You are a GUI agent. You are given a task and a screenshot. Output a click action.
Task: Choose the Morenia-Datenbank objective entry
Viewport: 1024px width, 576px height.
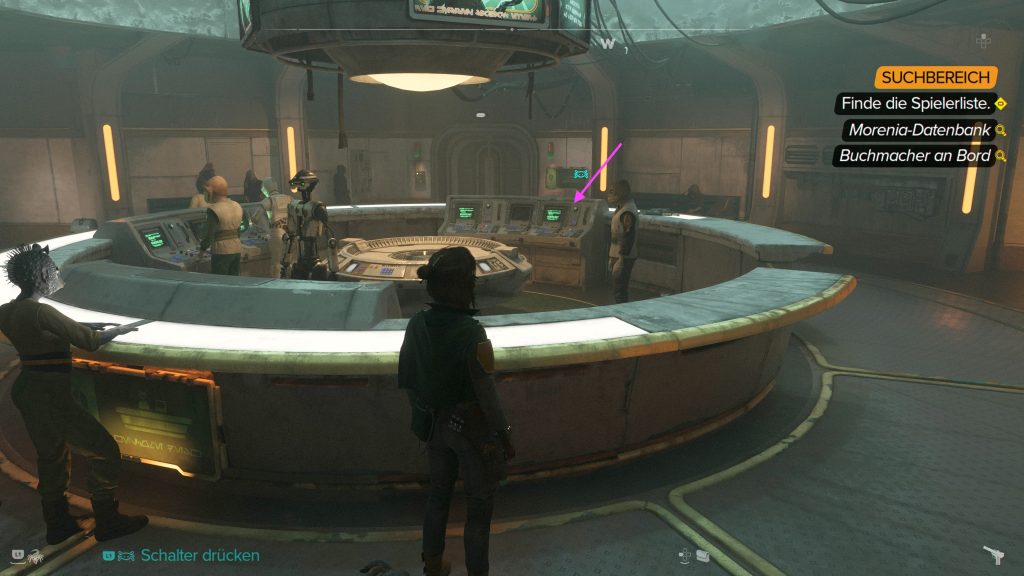[919, 130]
